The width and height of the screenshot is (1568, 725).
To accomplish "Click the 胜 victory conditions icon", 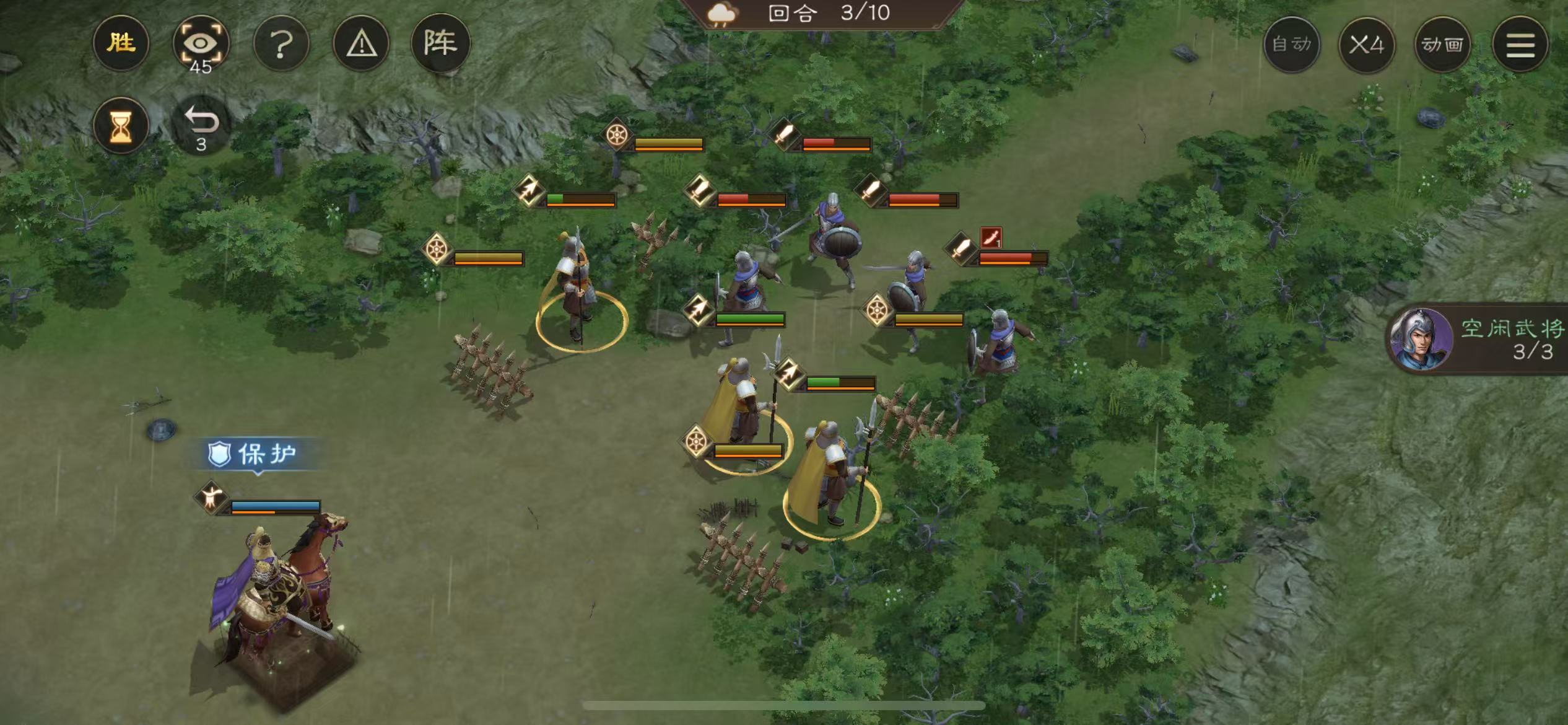I will [121, 42].
